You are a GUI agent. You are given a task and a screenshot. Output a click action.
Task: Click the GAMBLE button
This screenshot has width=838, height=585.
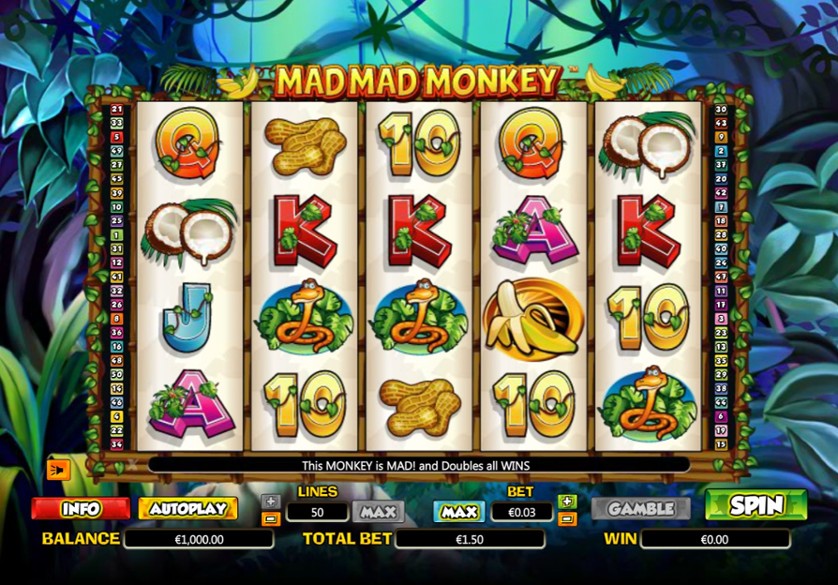tap(640, 508)
